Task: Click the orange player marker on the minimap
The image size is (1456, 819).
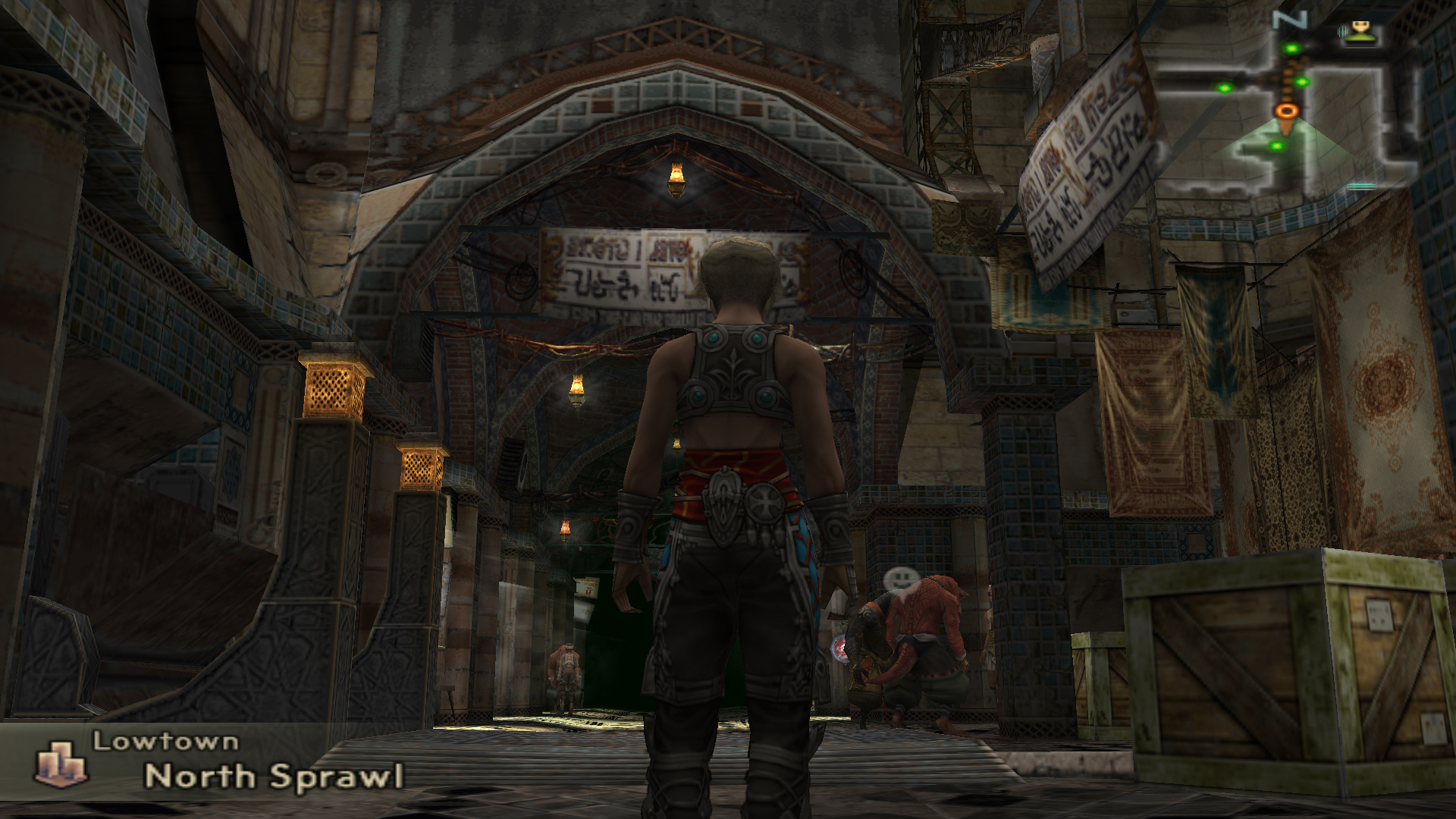Action: [1286, 111]
